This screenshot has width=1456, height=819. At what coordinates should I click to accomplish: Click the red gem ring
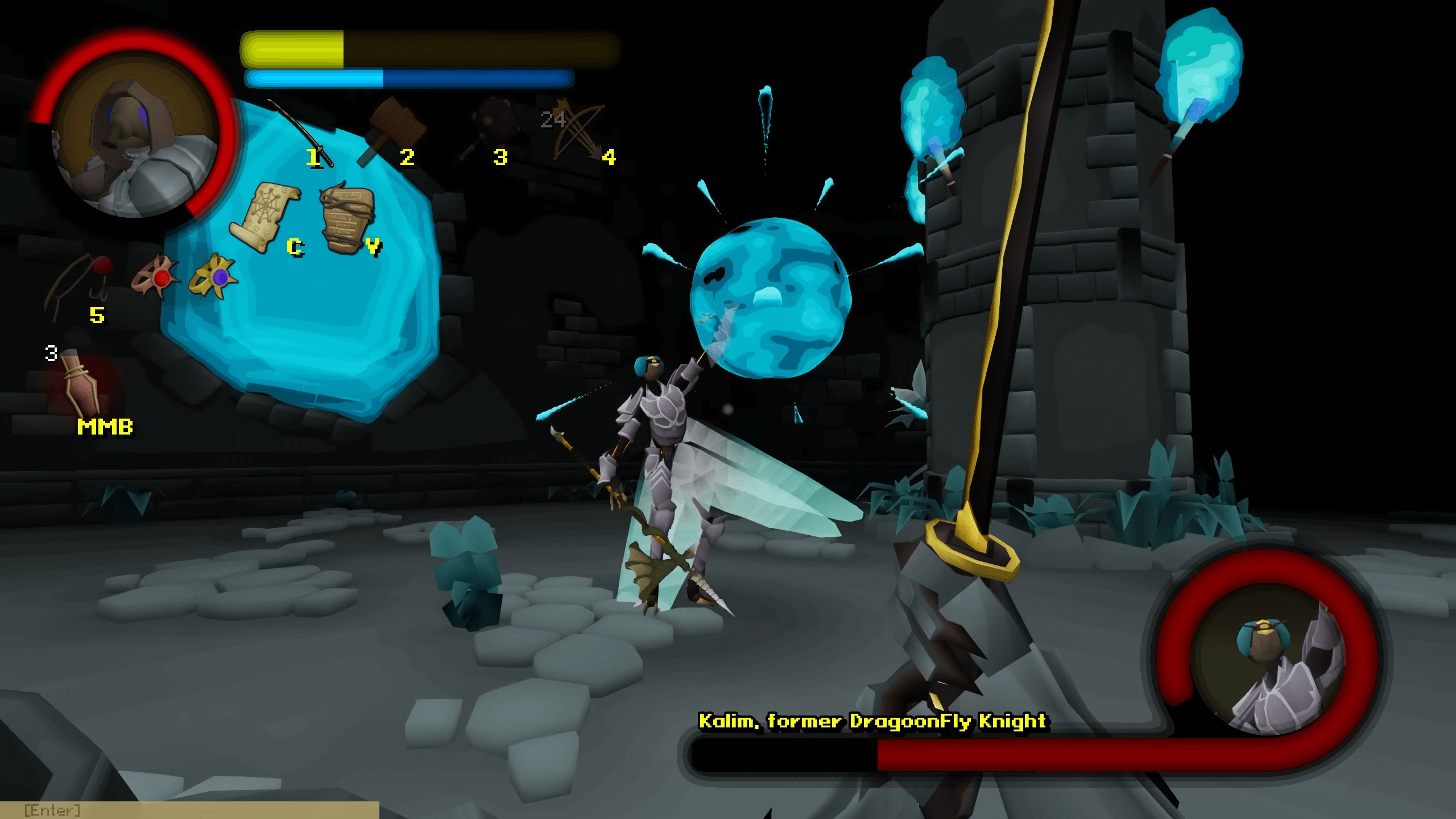point(155,277)
